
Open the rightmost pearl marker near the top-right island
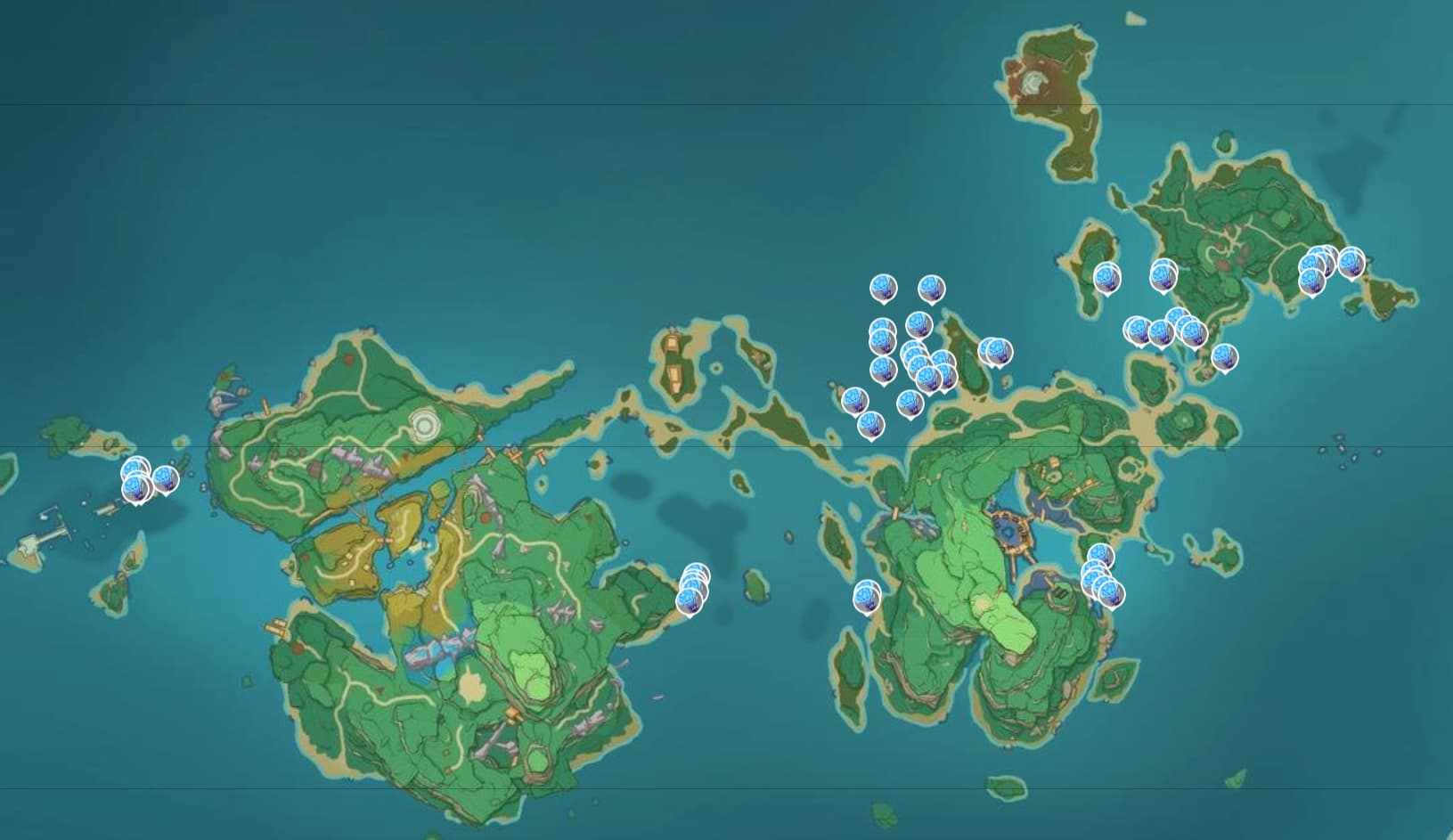[1352, 262]
